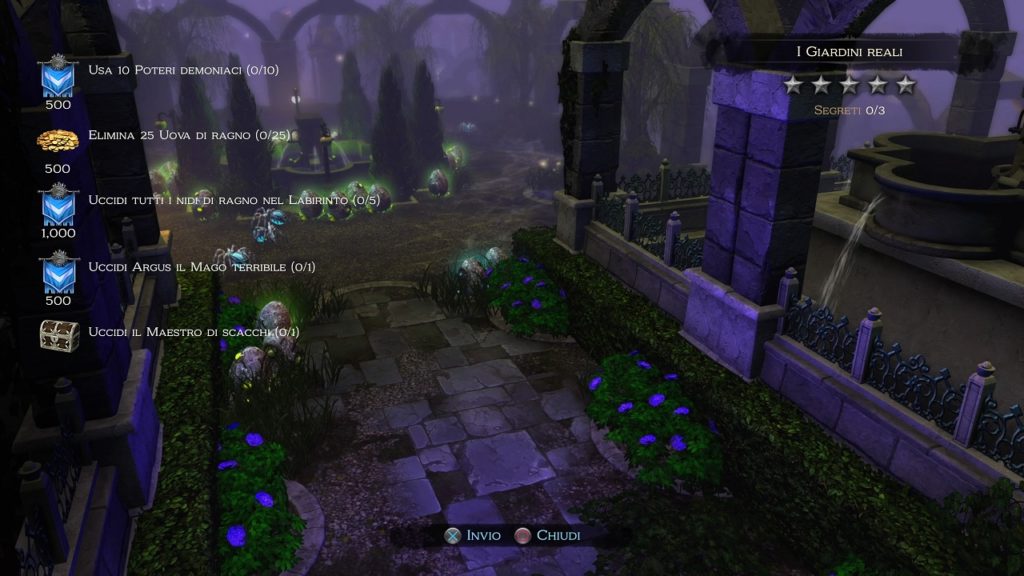Select the "Uccidi Argus il Mago terribile" objective
The height and width of the screenshot is (576, 1024).
point(201,267)
